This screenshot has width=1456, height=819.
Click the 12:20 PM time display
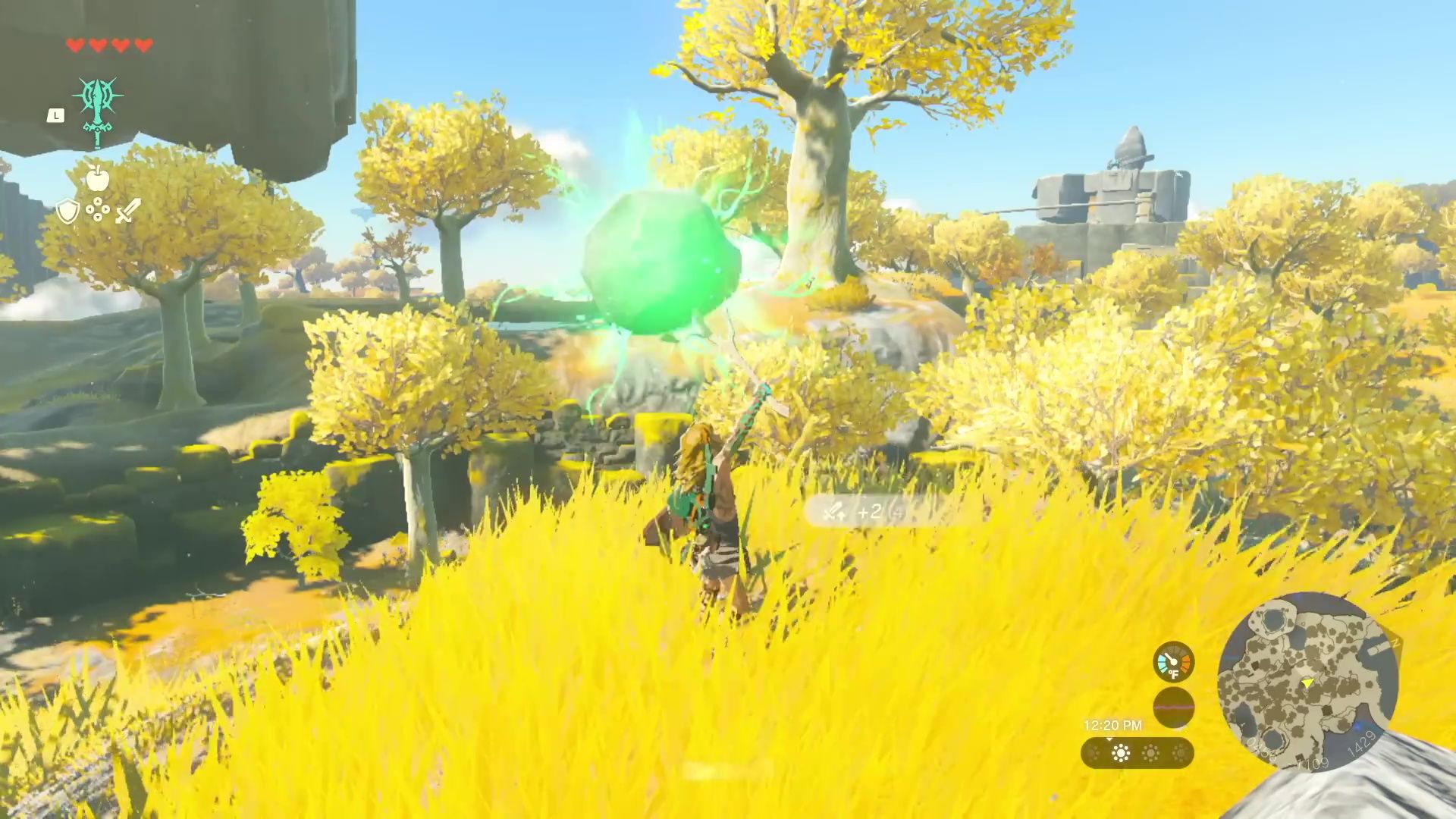click(x=1113, y=725)
